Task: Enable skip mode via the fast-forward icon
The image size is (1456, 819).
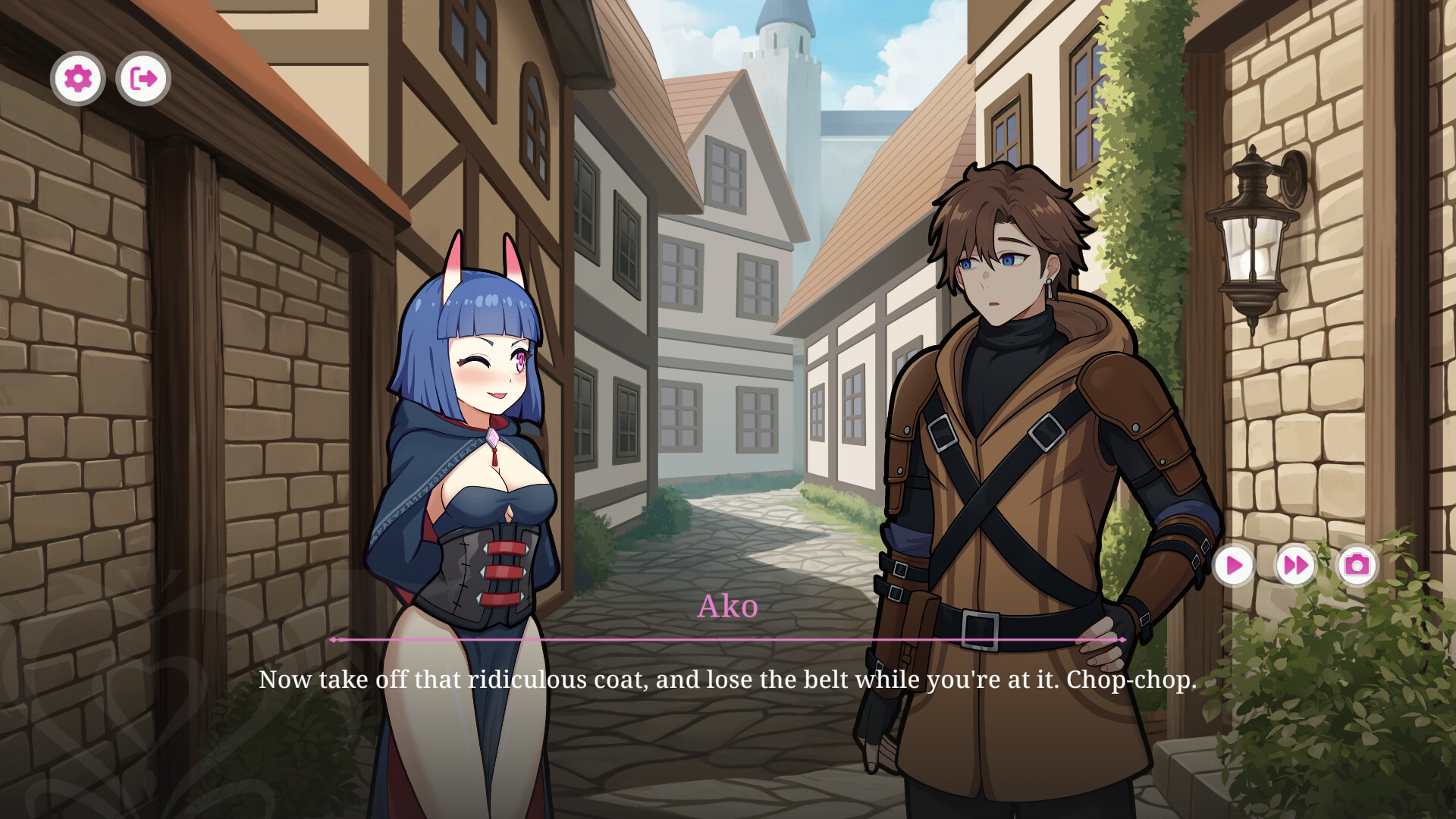Action: [1295, 564]
